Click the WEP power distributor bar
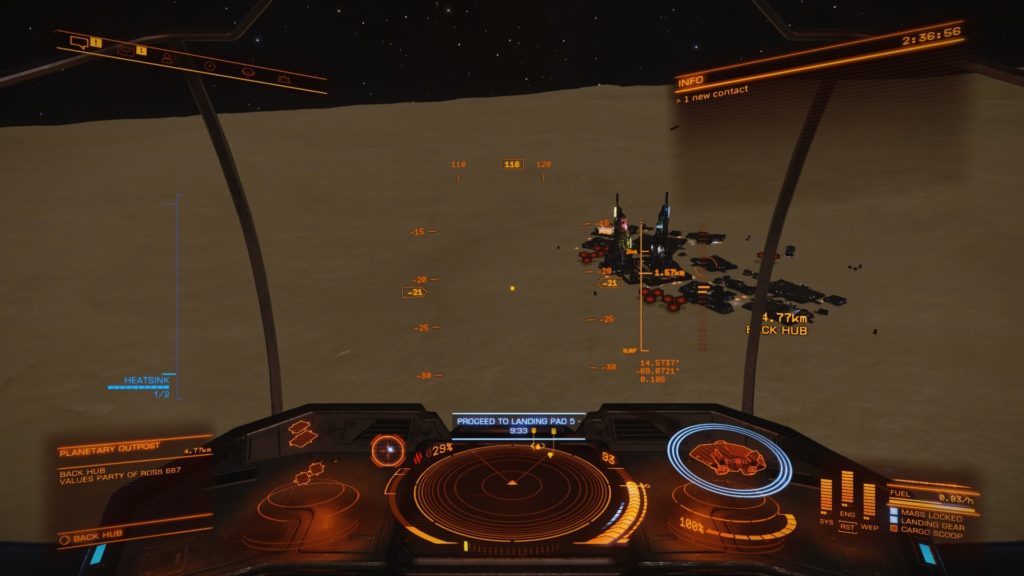 869,499
